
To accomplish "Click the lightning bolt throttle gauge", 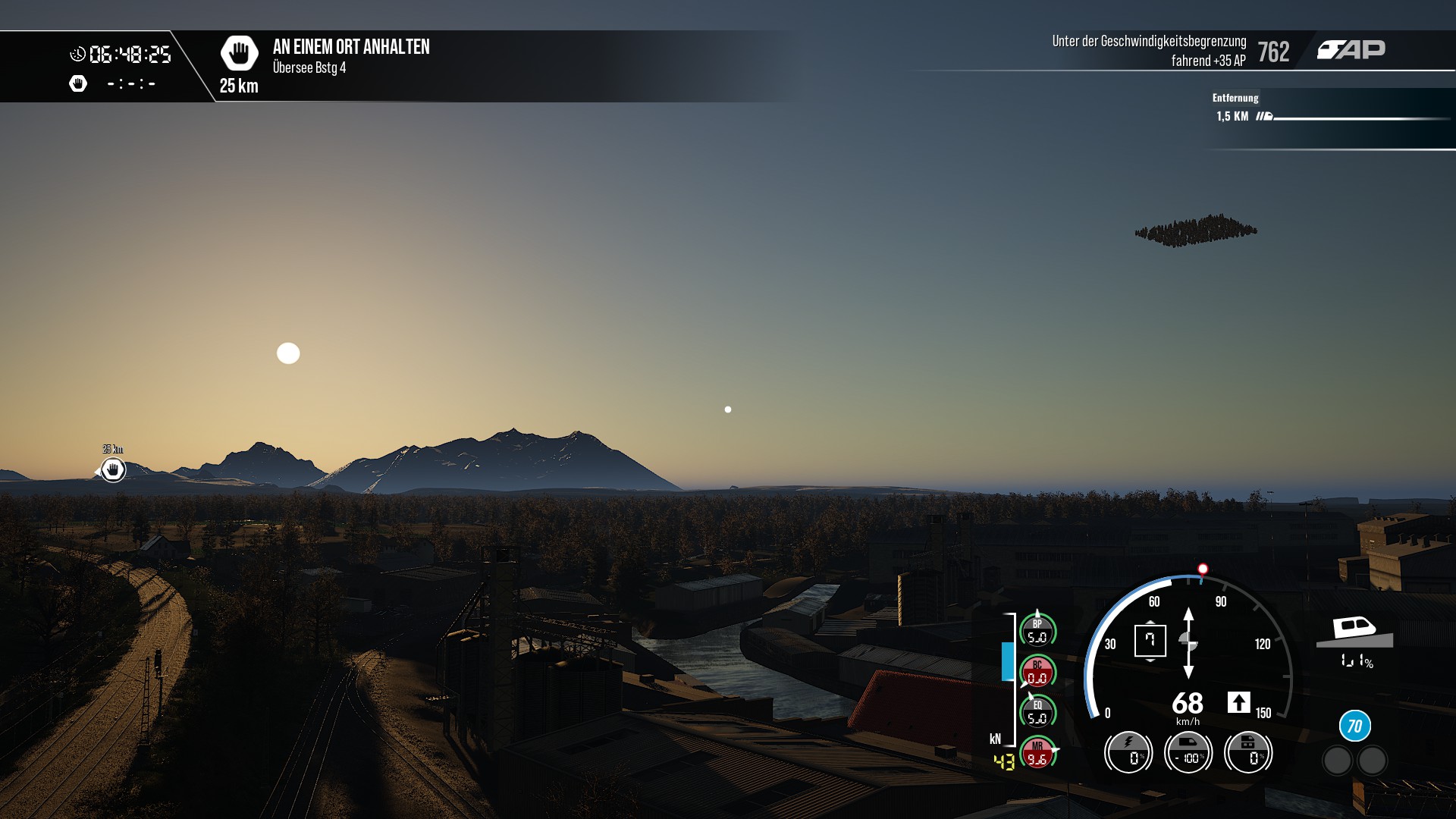I will 1128,752.
